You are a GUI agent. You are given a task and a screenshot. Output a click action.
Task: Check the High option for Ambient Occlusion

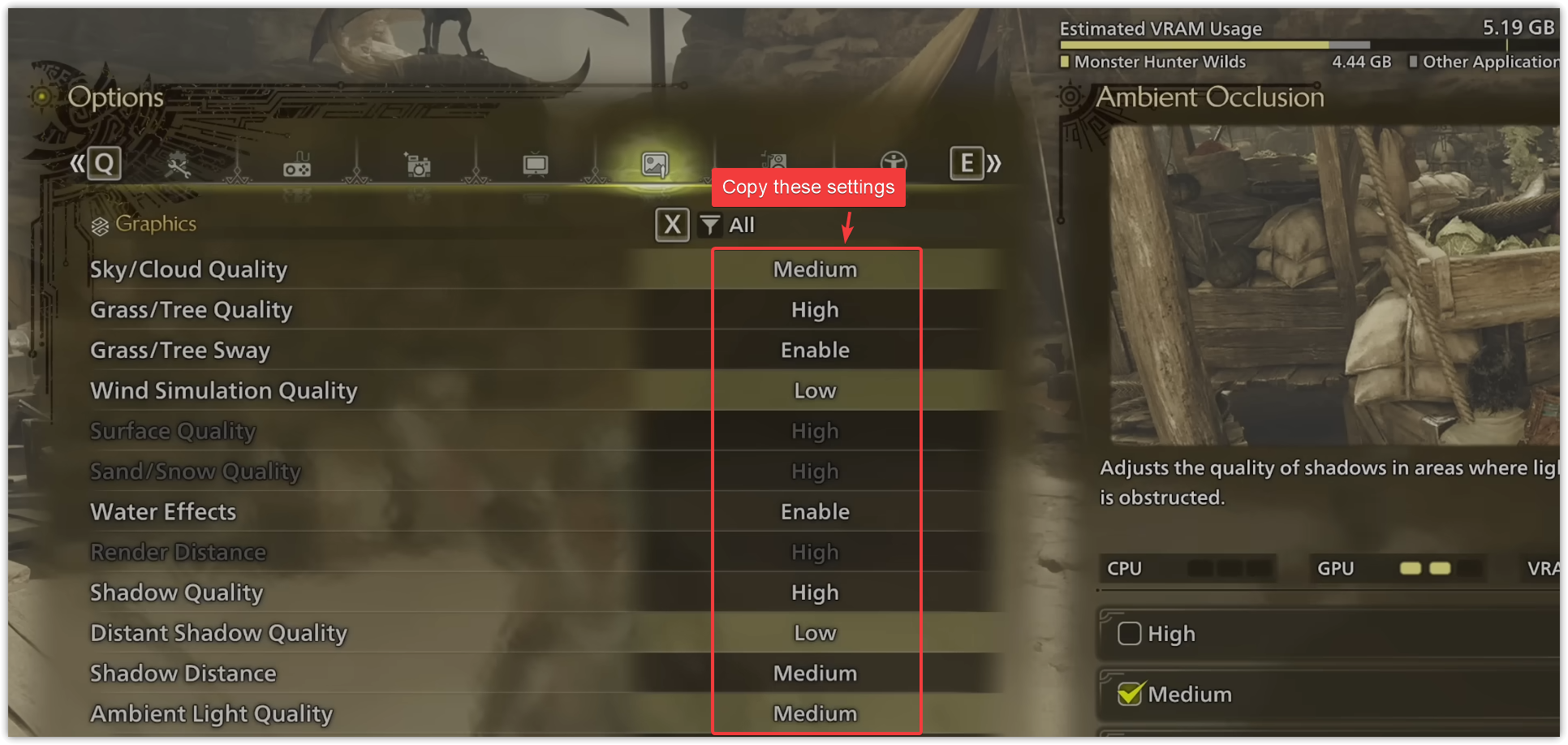tap(1129, 634)
